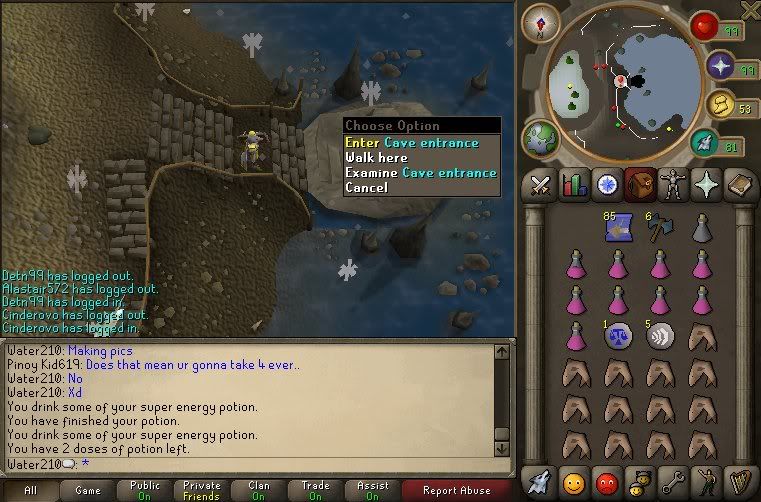Open the world map globe button
Viewport: 761px width, 502px height.
[x=541, y=137]
